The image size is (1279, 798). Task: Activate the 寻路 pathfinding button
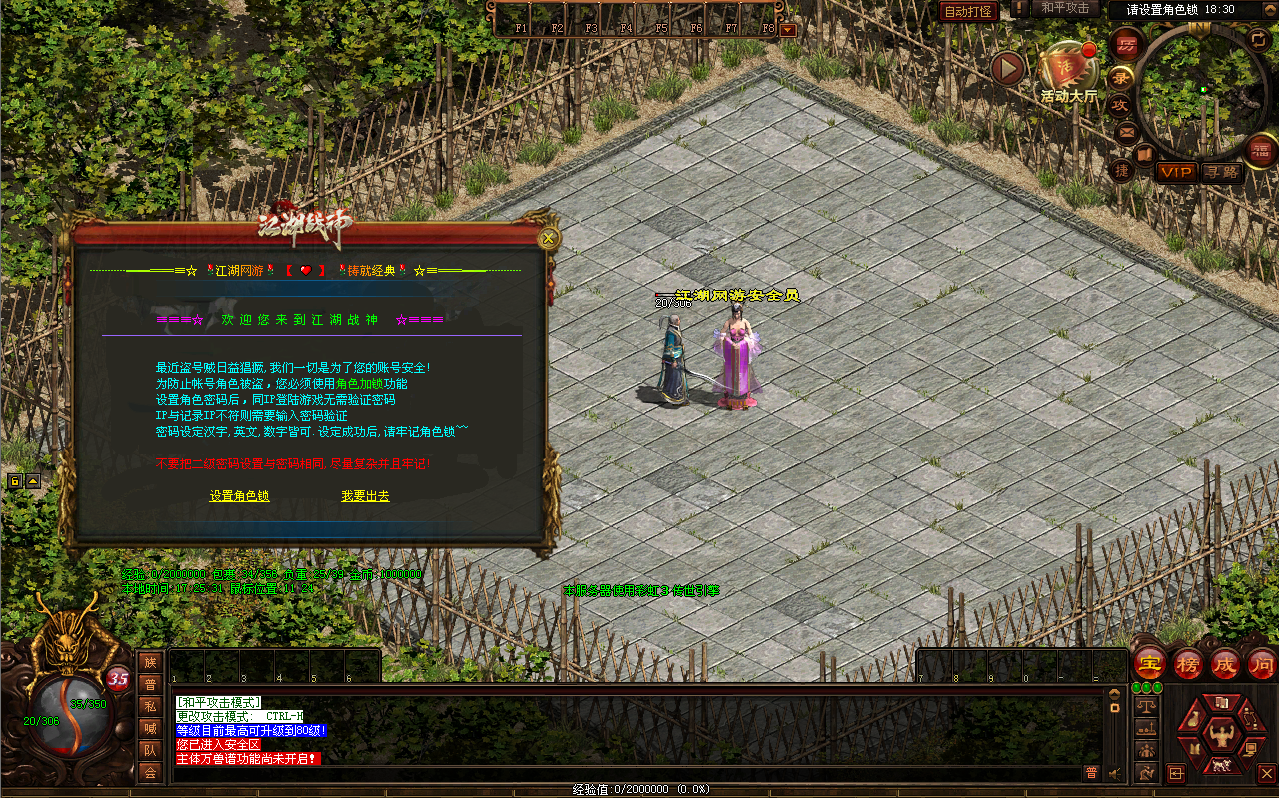click(x=1221, y=173)
